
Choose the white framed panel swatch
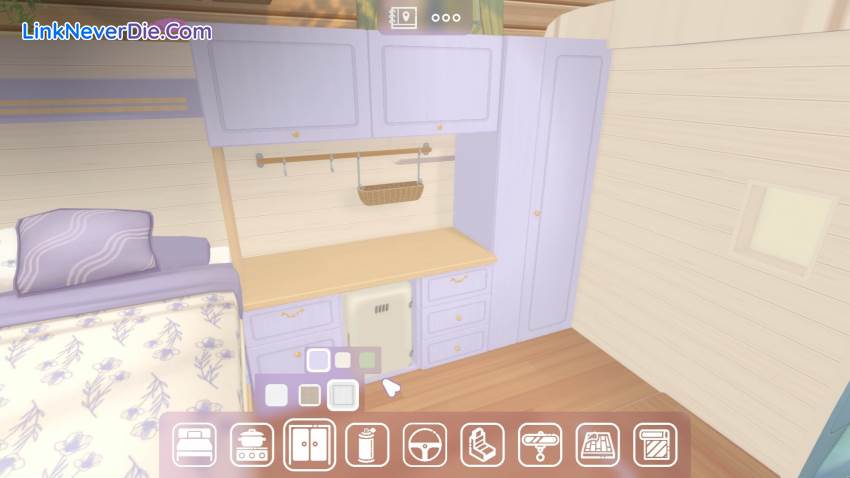point(343,395)
